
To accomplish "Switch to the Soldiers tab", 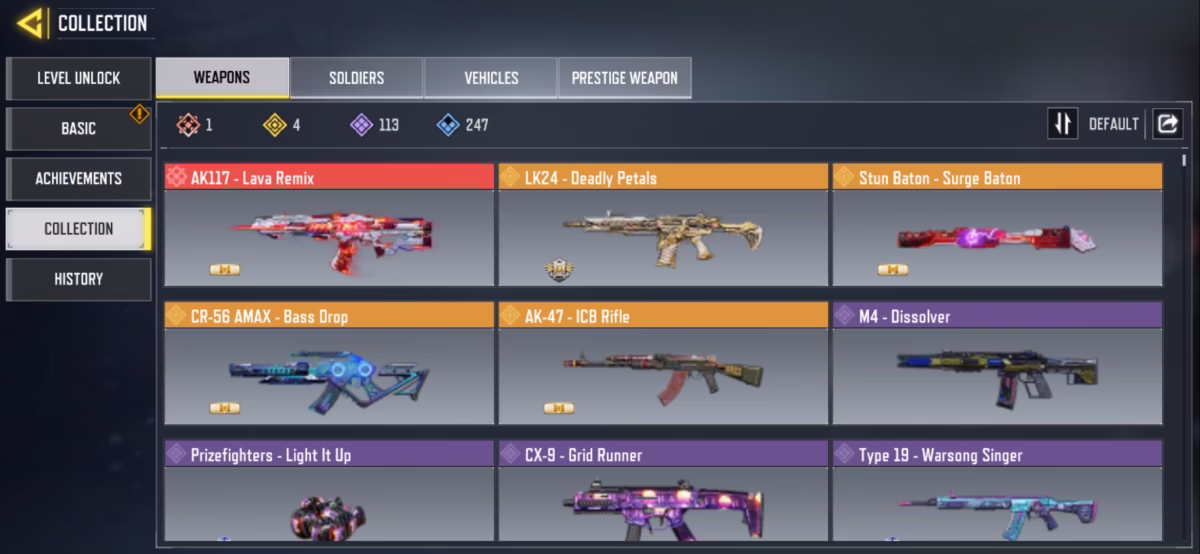I will pos(357,78).
